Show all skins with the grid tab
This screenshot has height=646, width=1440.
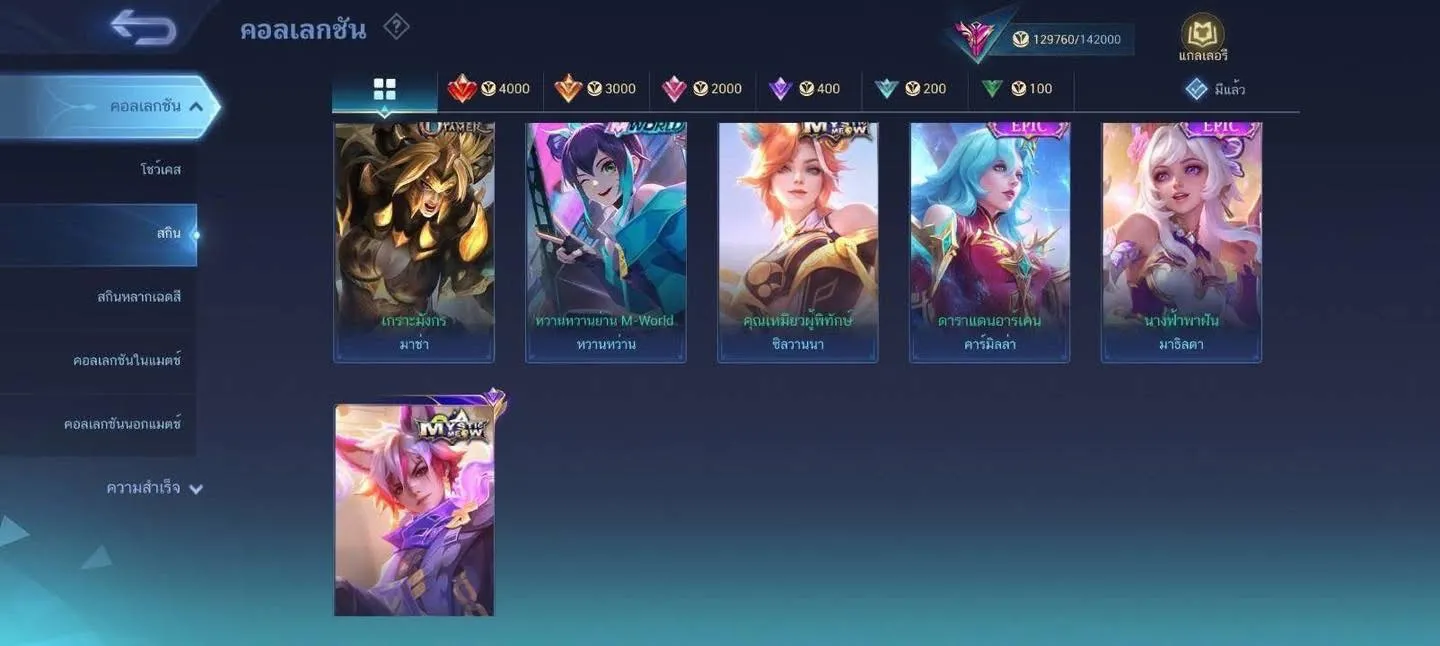pyautogui.click(x=385, y=89)
